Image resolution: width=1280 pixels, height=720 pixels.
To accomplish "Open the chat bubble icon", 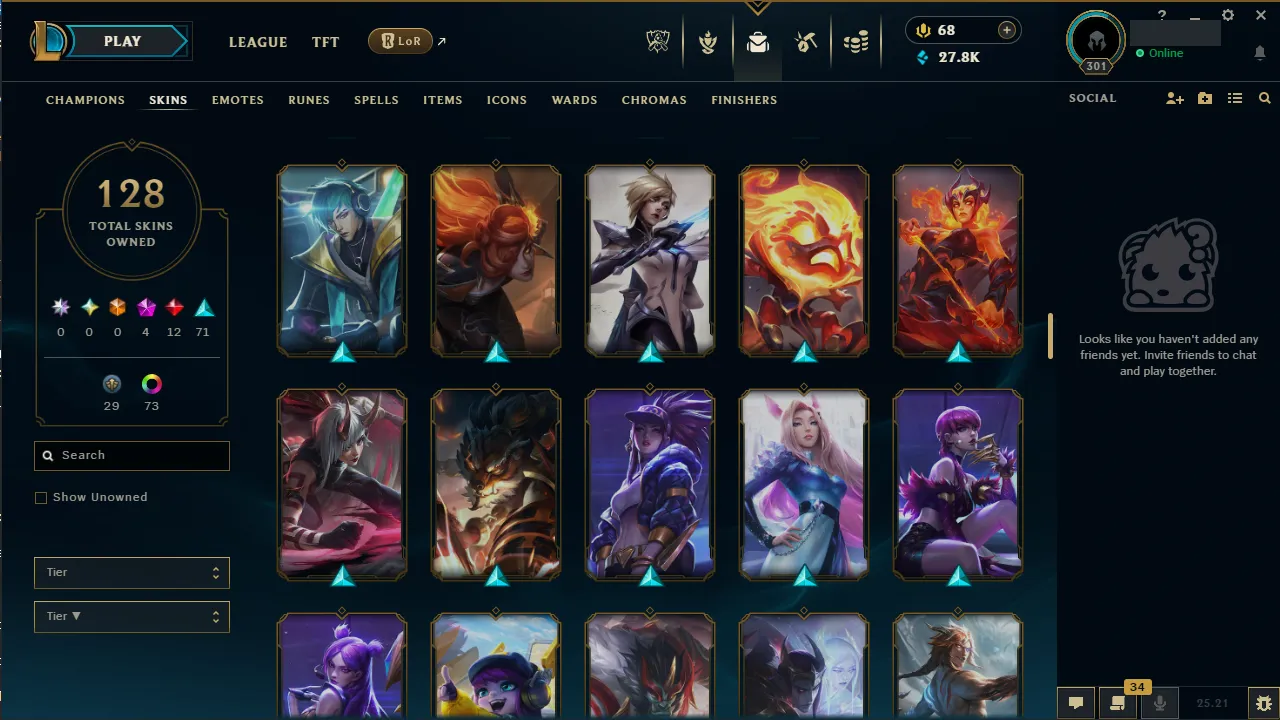I will click(x=1076, y=702).
